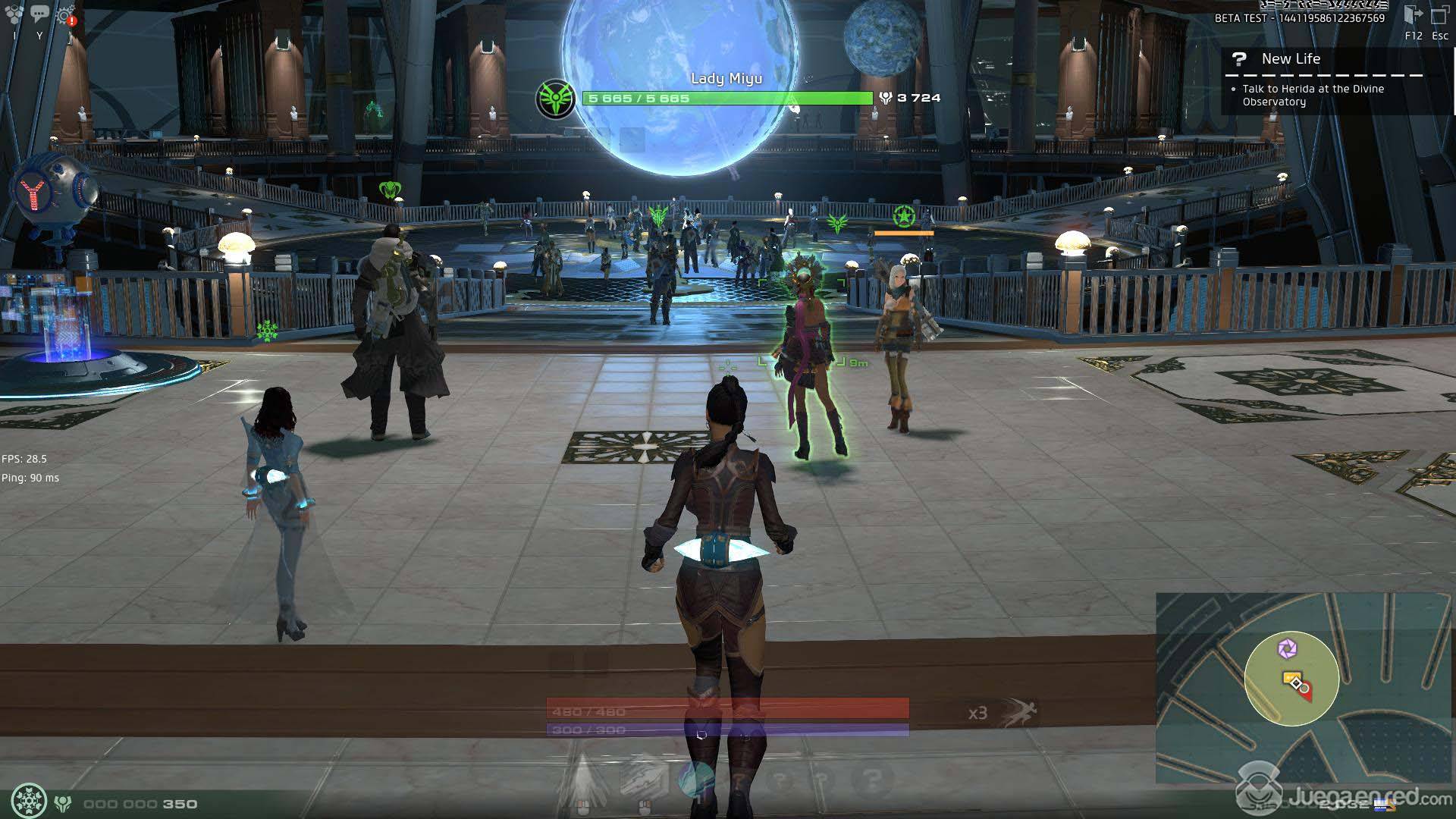Click the x3 sprint runner icon
This screenshot has width=1456, height=819.
pyautogui.click(x=1019, y=713)
